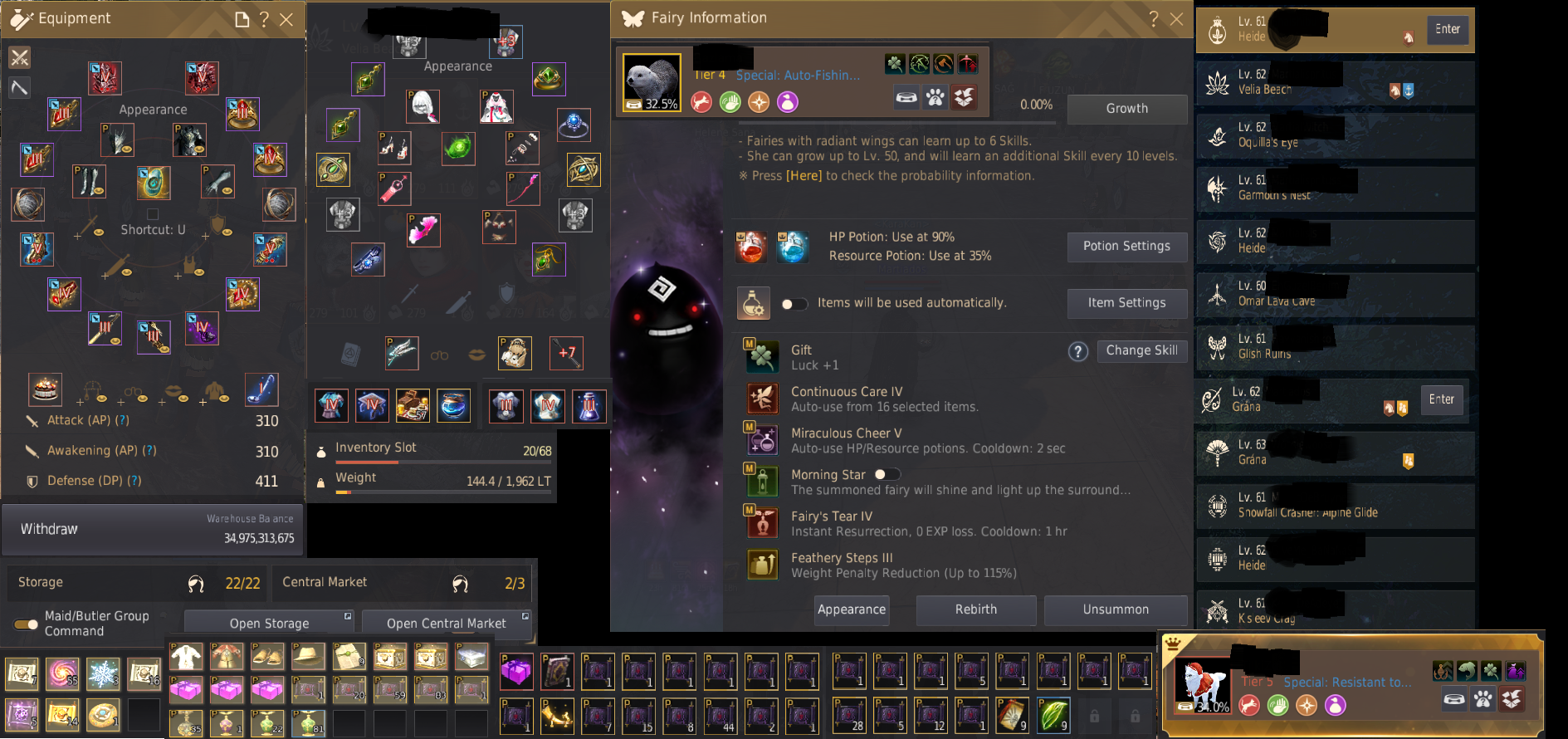Click the pink gift box item thumbnail
Viewport: 1568px width, 739px height.
coord(186,690)
